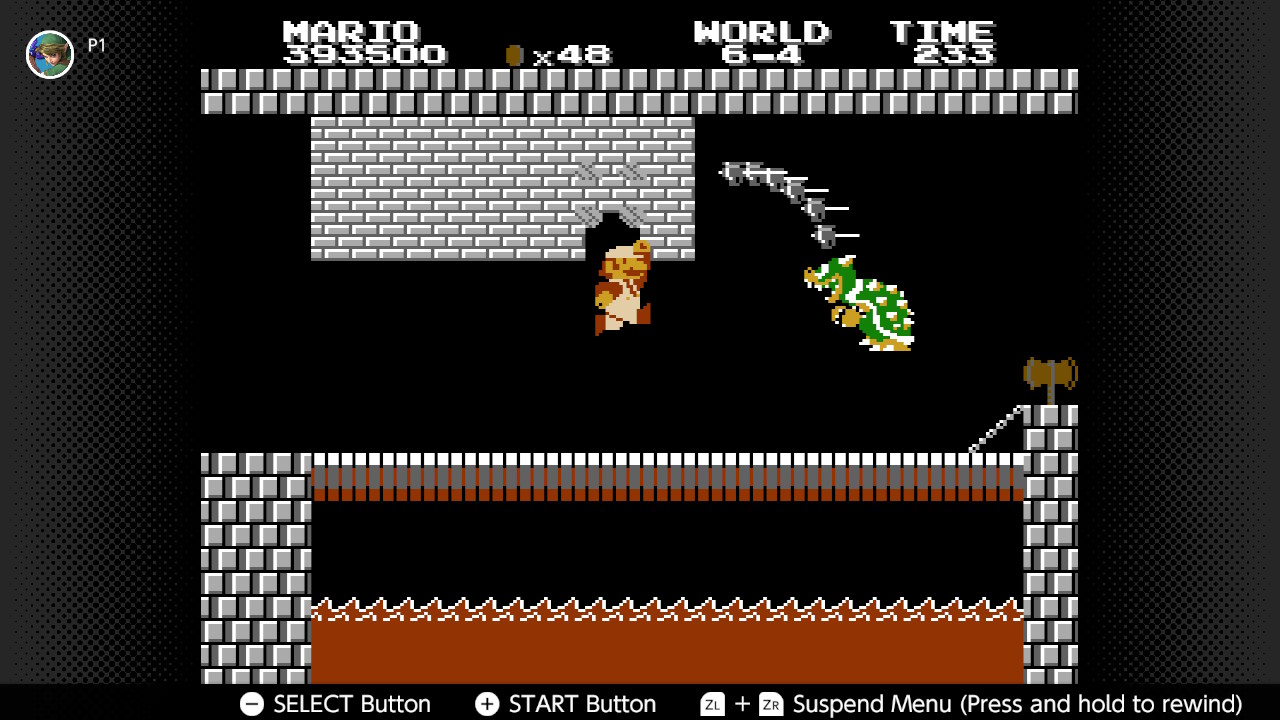This screenshot has width=1280, height=720.
Task: Click the coin icon in the HUD
Action: point(516,57)
